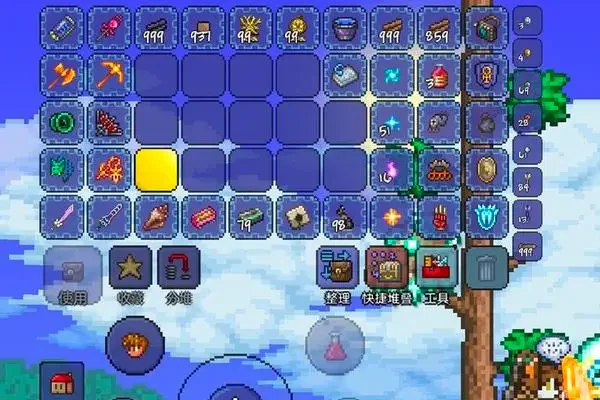Choose the red potion flask slot
This screenshot has height=400, width=600.
pos(438,73)
